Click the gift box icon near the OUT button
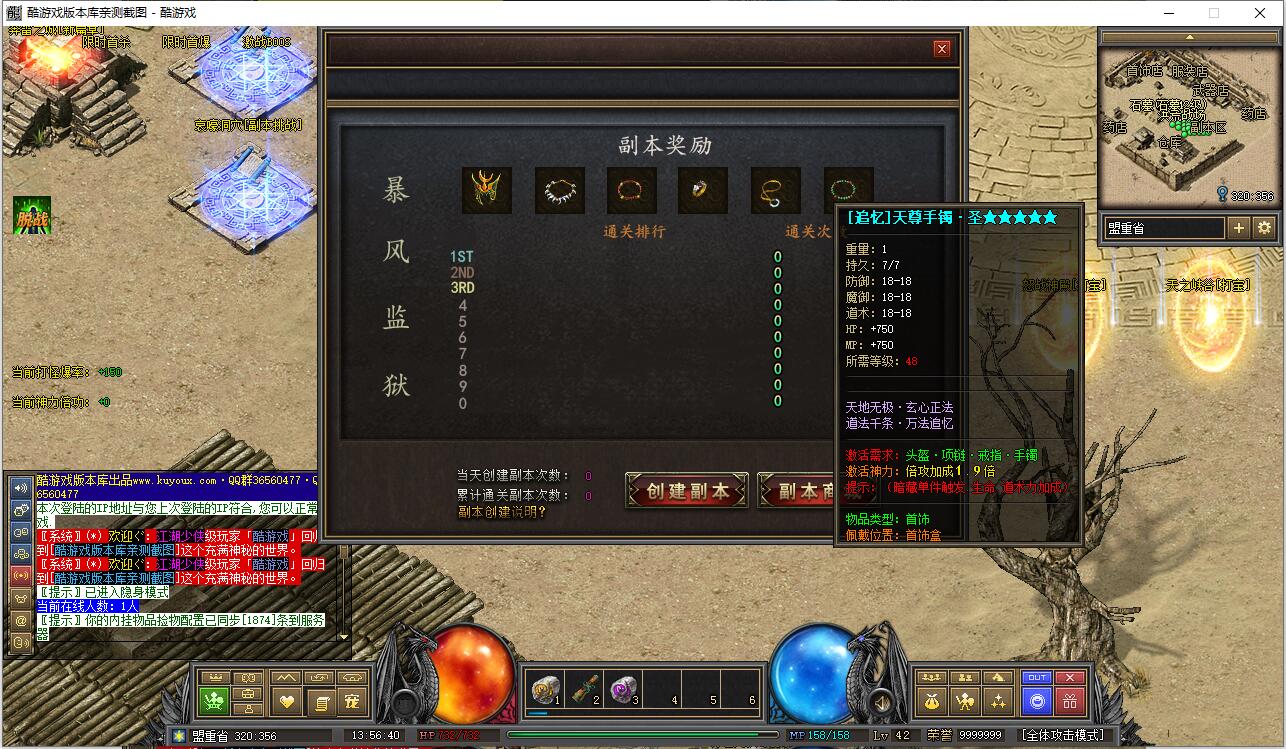This screenshot has height=749, width=1286. (1071, 702)
